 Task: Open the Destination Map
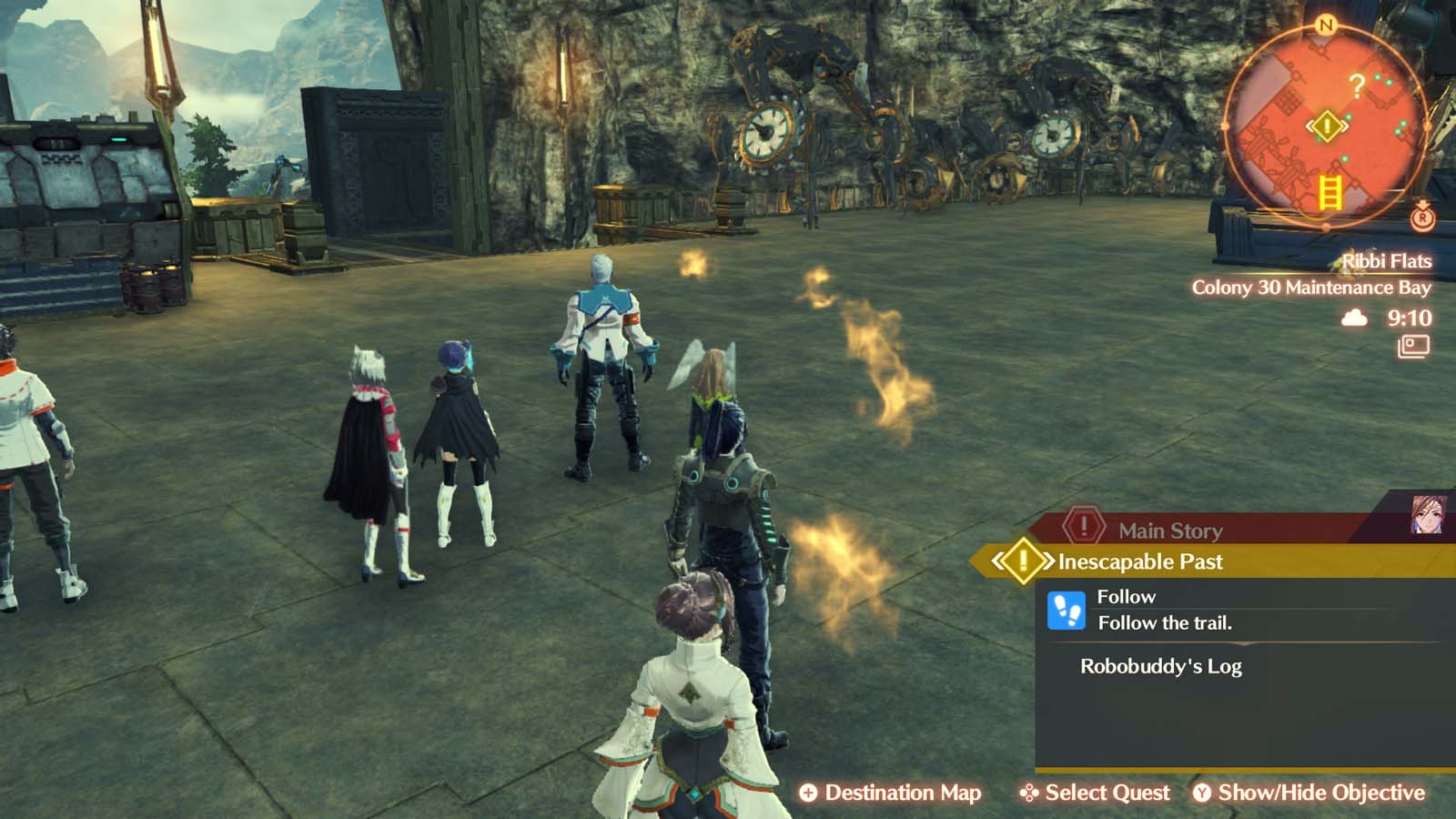coord(904,793)
